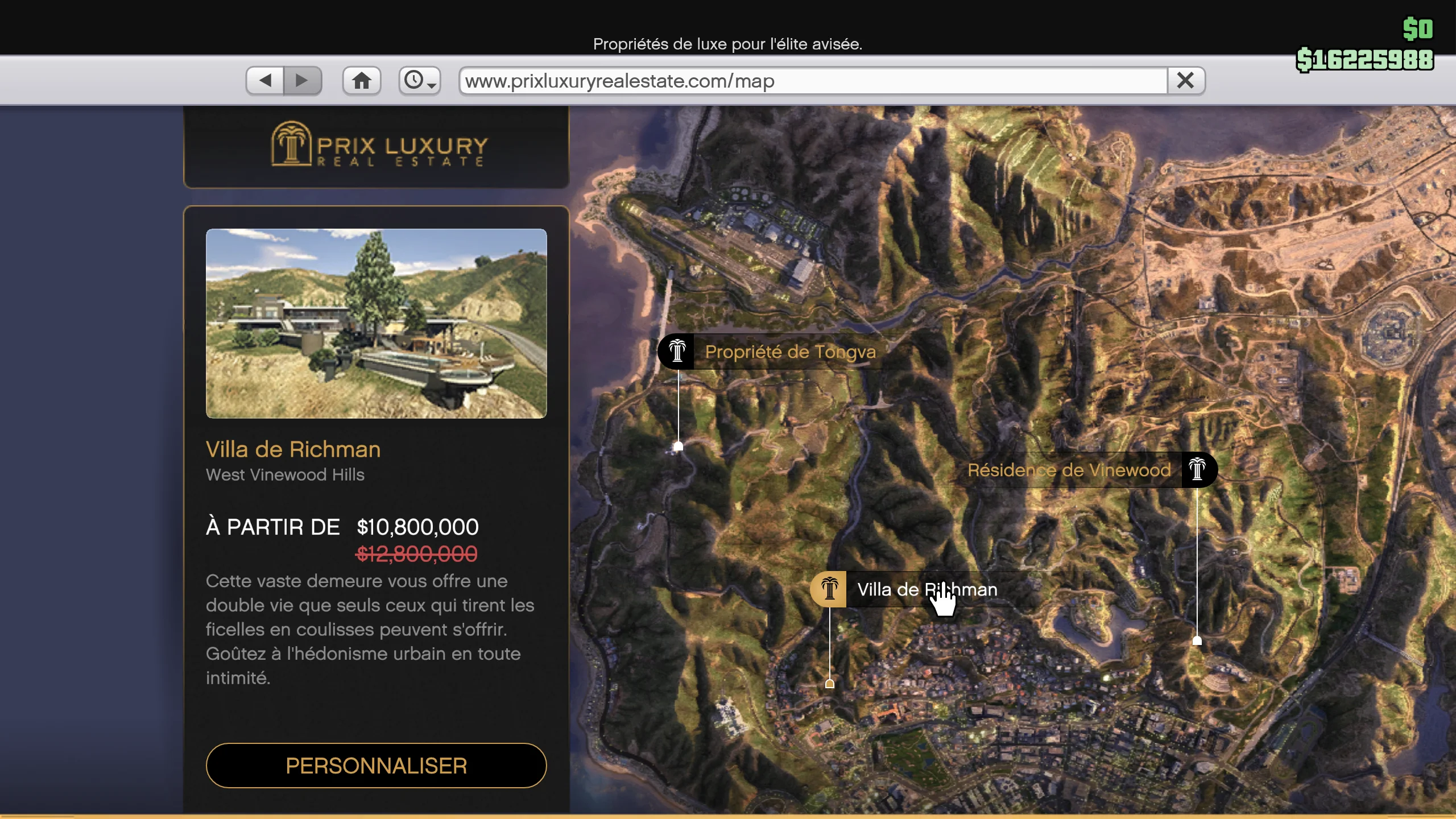Click the Prix Luxury Real Estate logo
This screenshot has width=1456, height=819.
[378, 146]
